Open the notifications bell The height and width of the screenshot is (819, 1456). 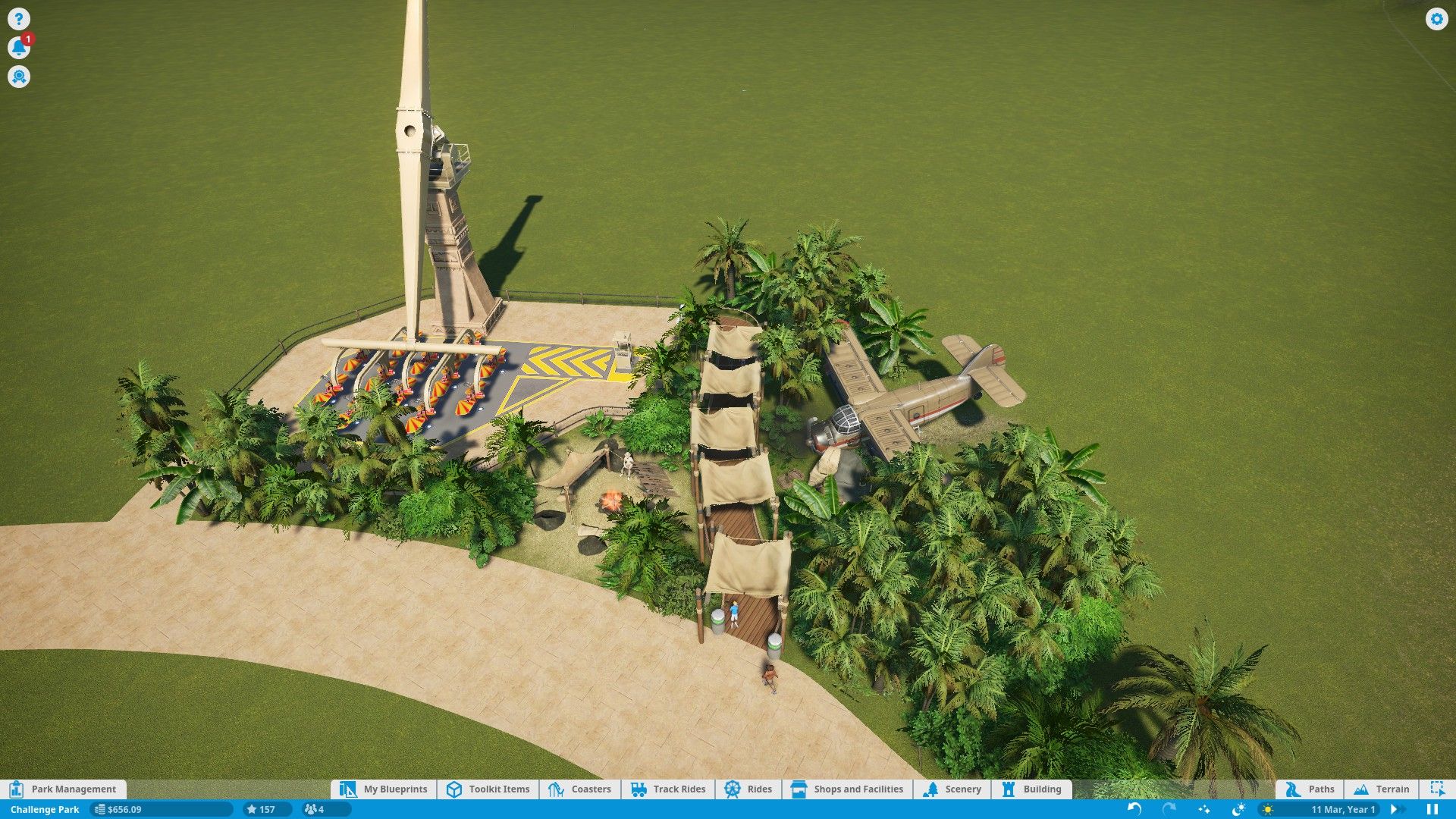(x=19, y=47)
